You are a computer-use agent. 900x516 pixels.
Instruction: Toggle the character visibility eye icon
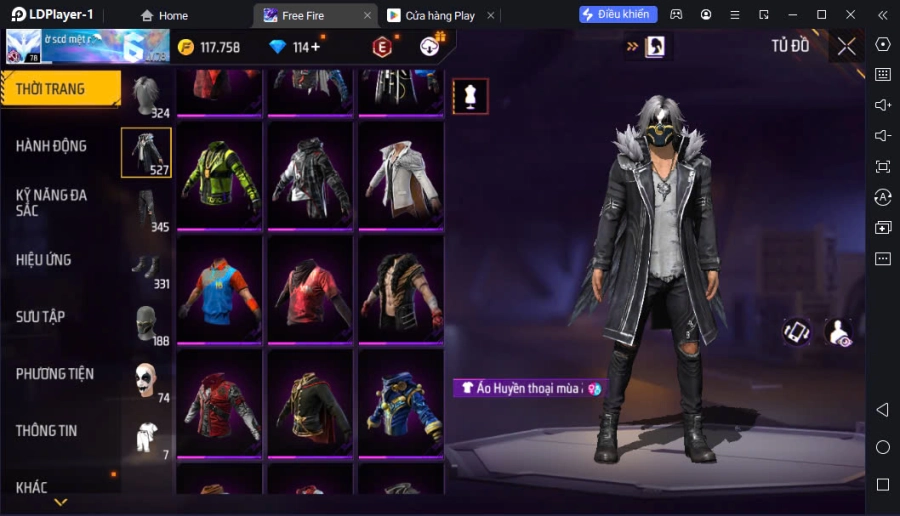838,333
